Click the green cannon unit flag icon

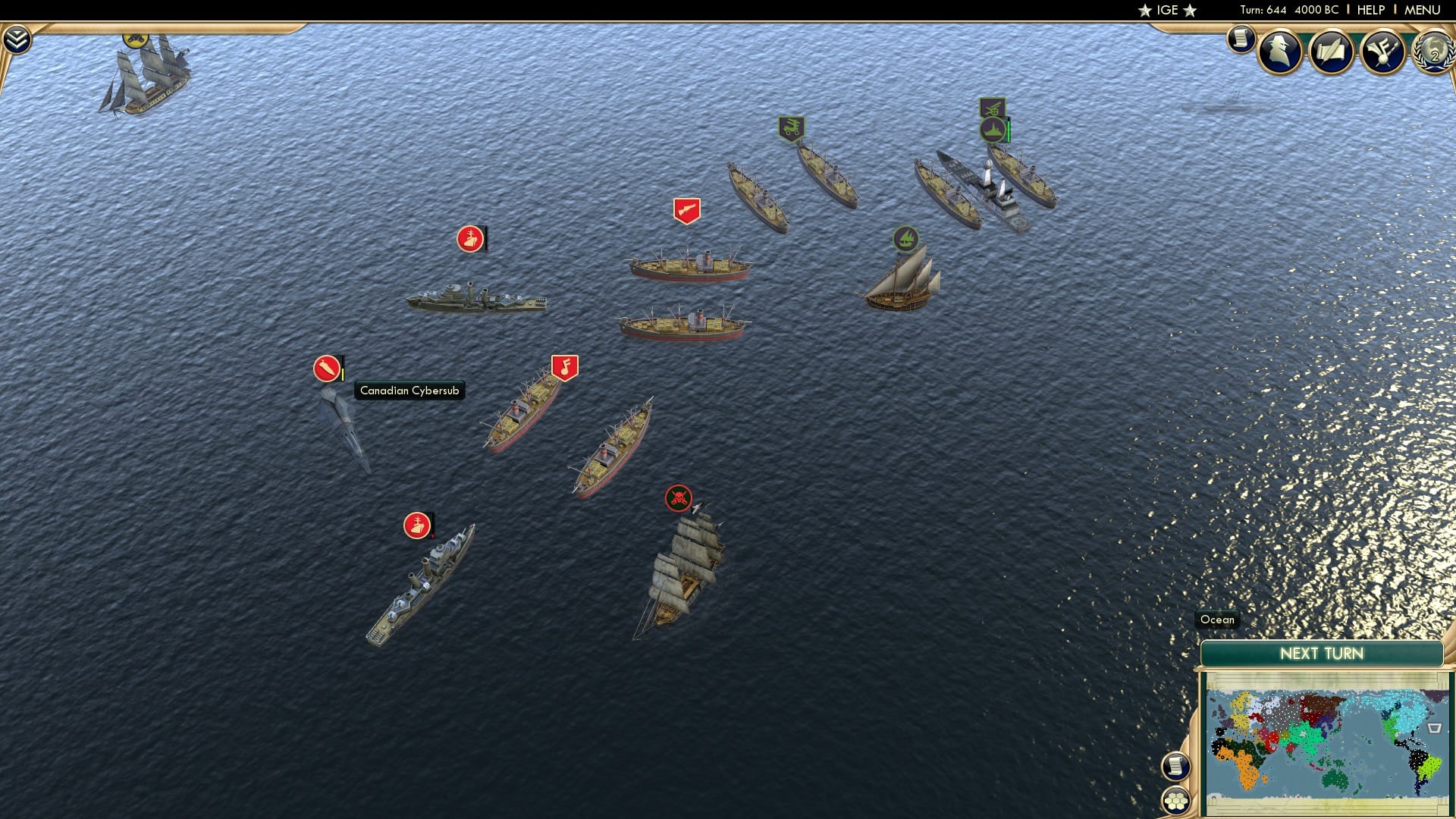[x=790, y=127]
